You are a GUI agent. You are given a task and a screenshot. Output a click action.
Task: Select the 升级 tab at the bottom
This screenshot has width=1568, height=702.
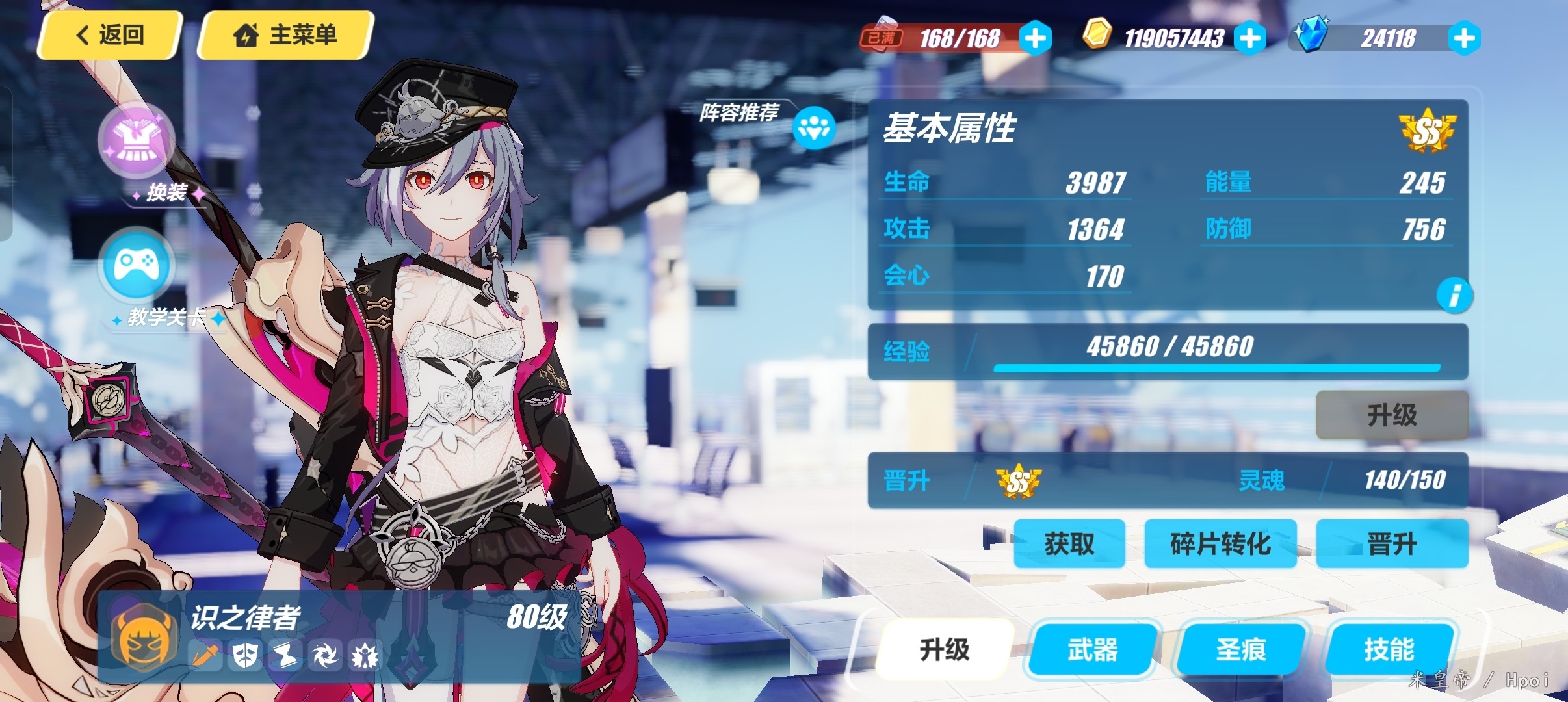pos(945,649)
